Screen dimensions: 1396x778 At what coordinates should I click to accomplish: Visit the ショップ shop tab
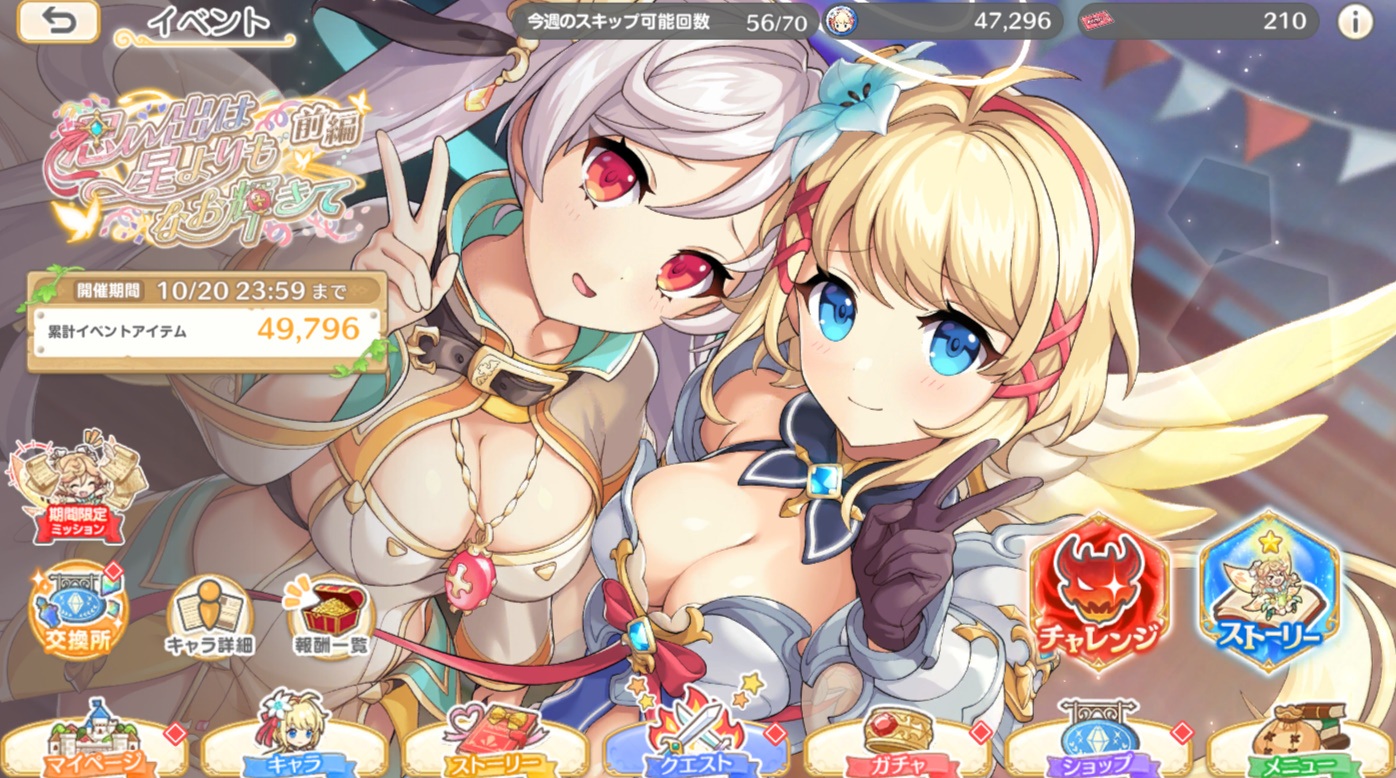pos(1098,745)
